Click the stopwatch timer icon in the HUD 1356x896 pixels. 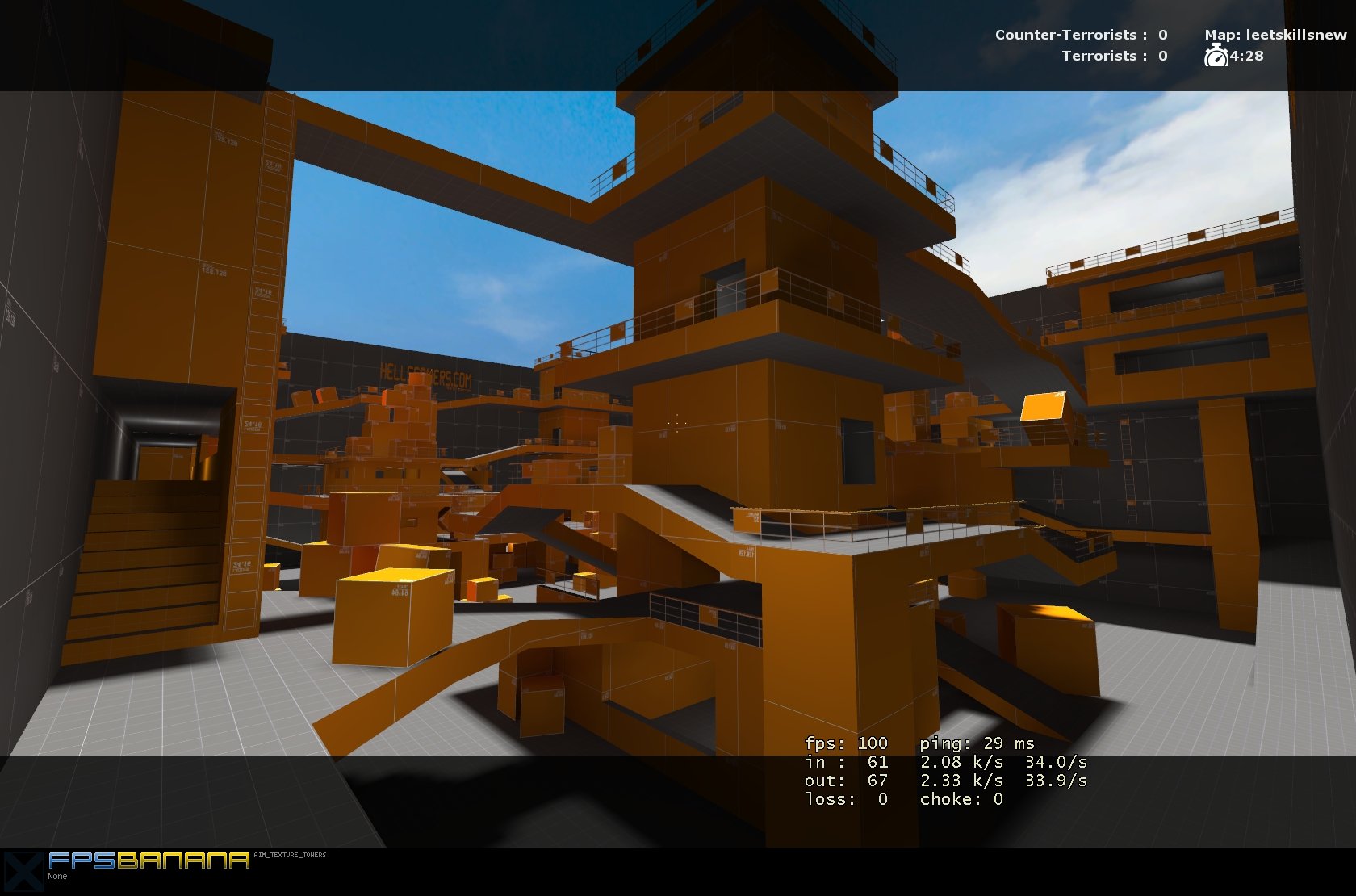pos(1216,57)
